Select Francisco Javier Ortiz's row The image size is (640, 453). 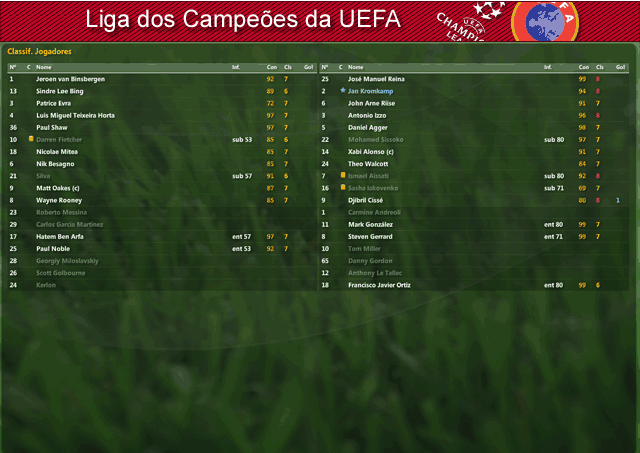point(378,285)
